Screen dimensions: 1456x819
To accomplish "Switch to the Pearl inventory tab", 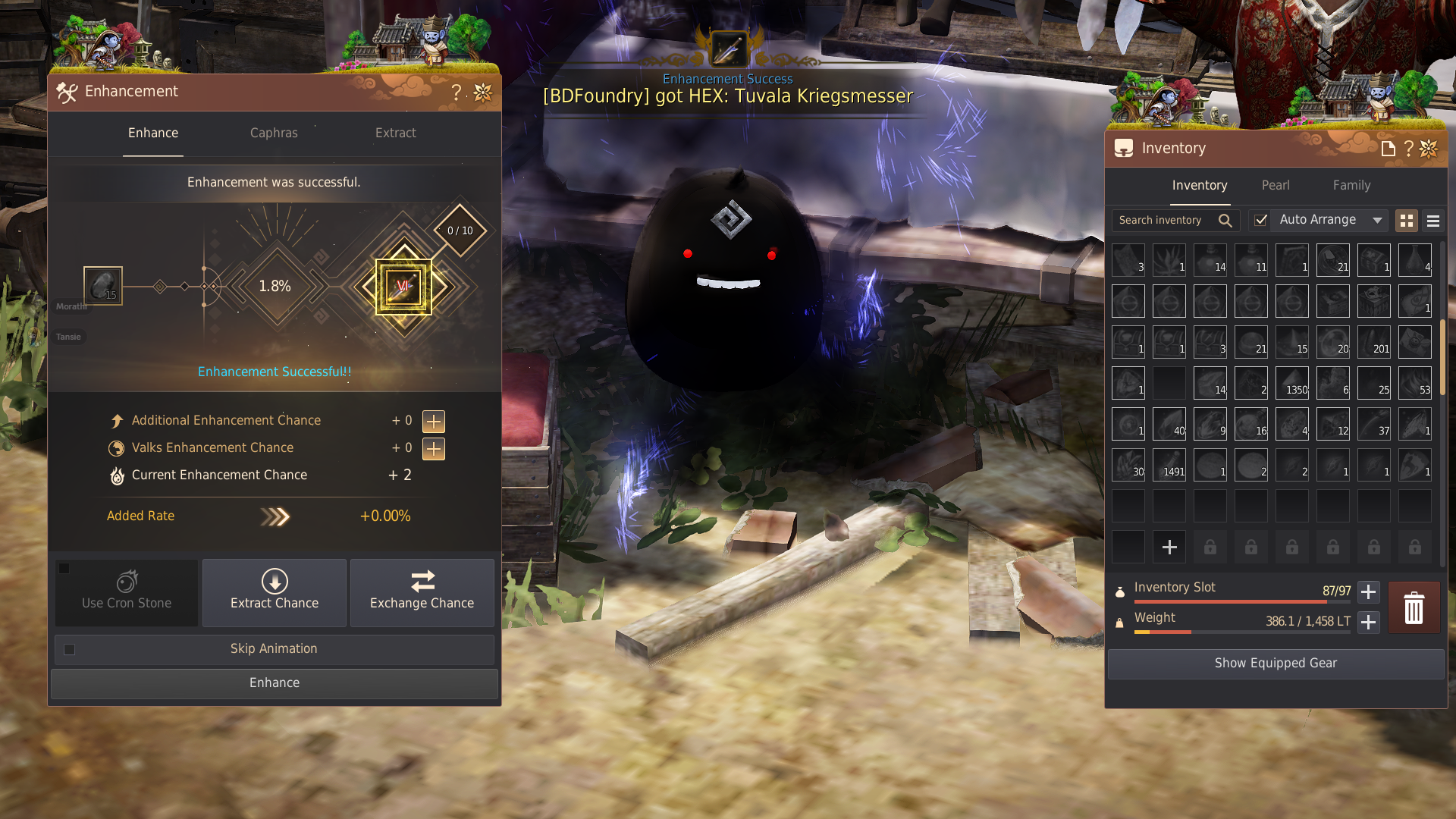I will tap(1276, 185).
